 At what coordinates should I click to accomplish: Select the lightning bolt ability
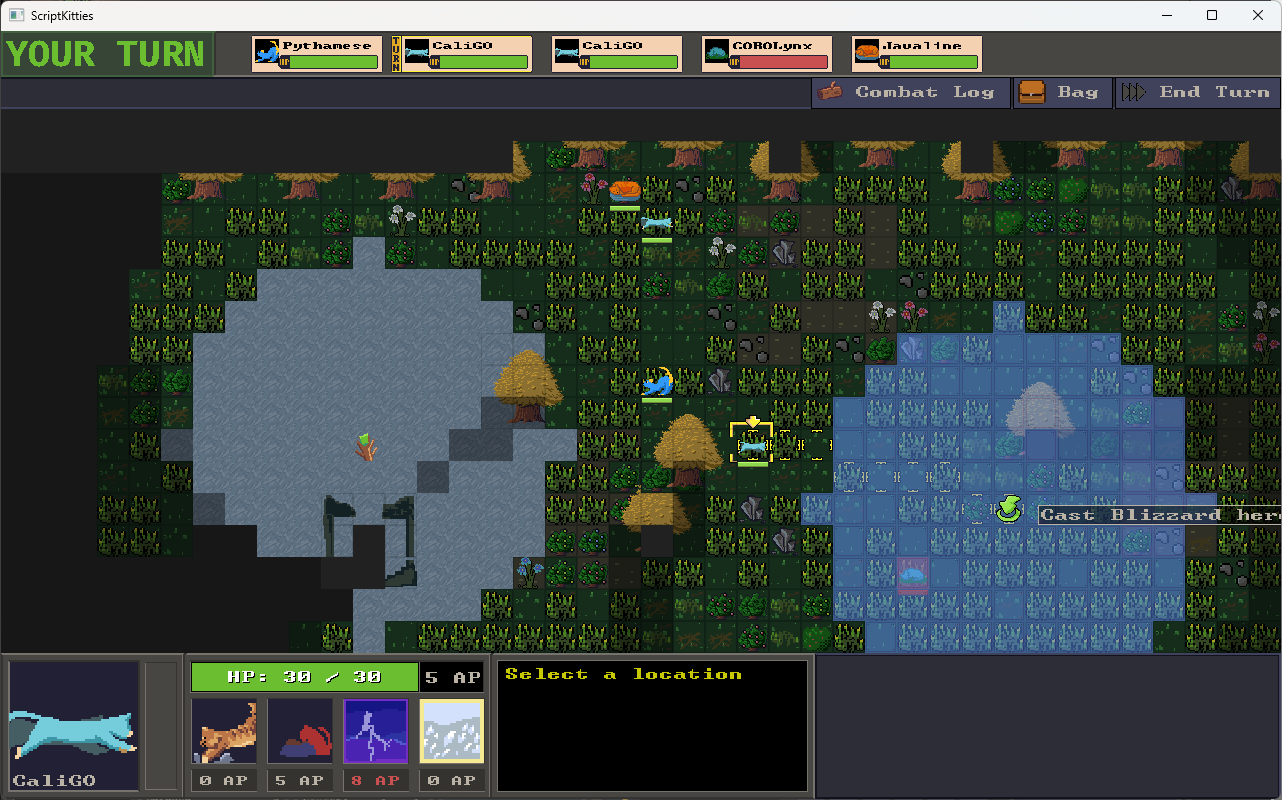(x=376, y=731)
